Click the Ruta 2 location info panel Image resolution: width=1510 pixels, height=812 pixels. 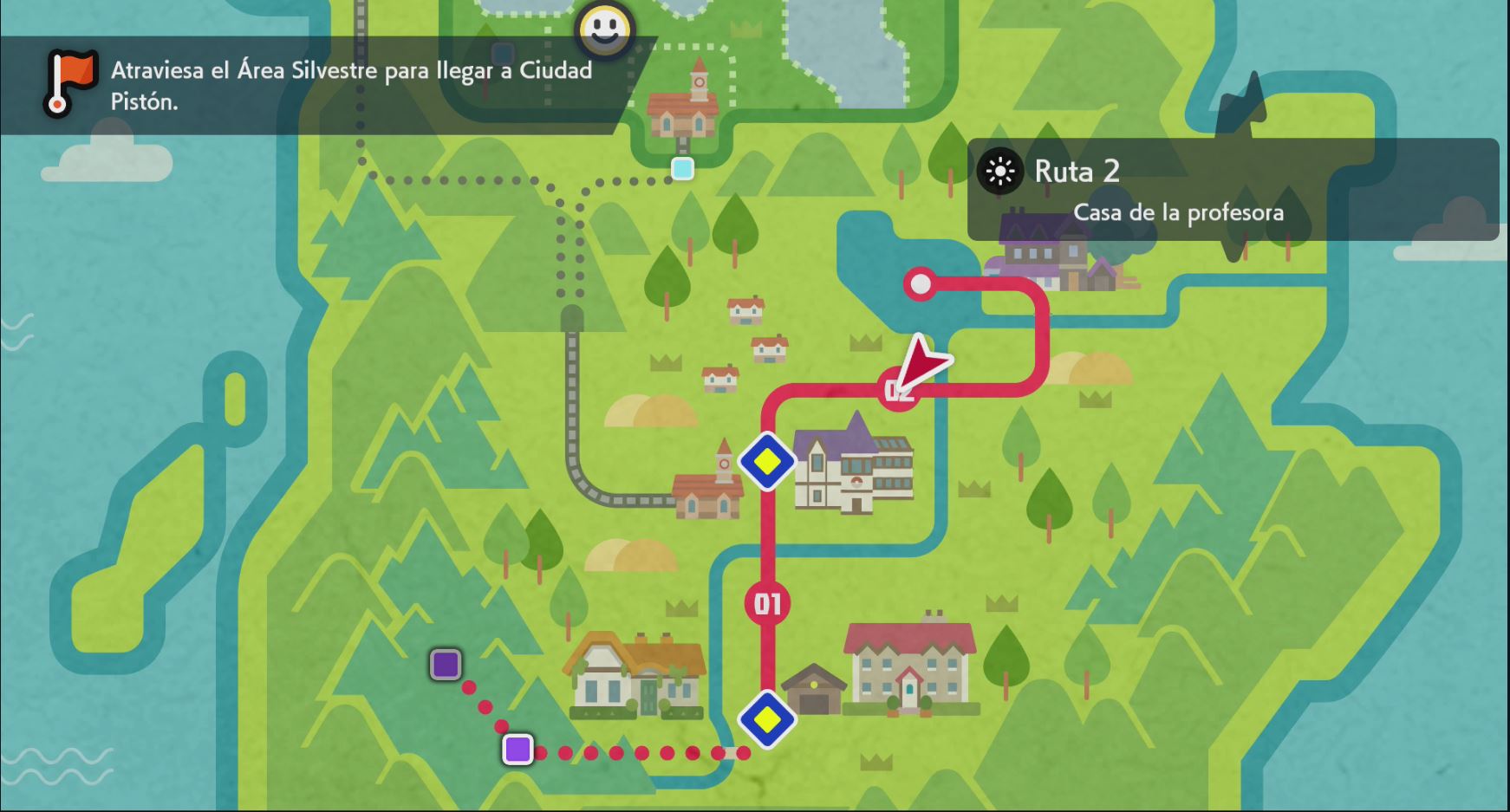(1231, 190)
